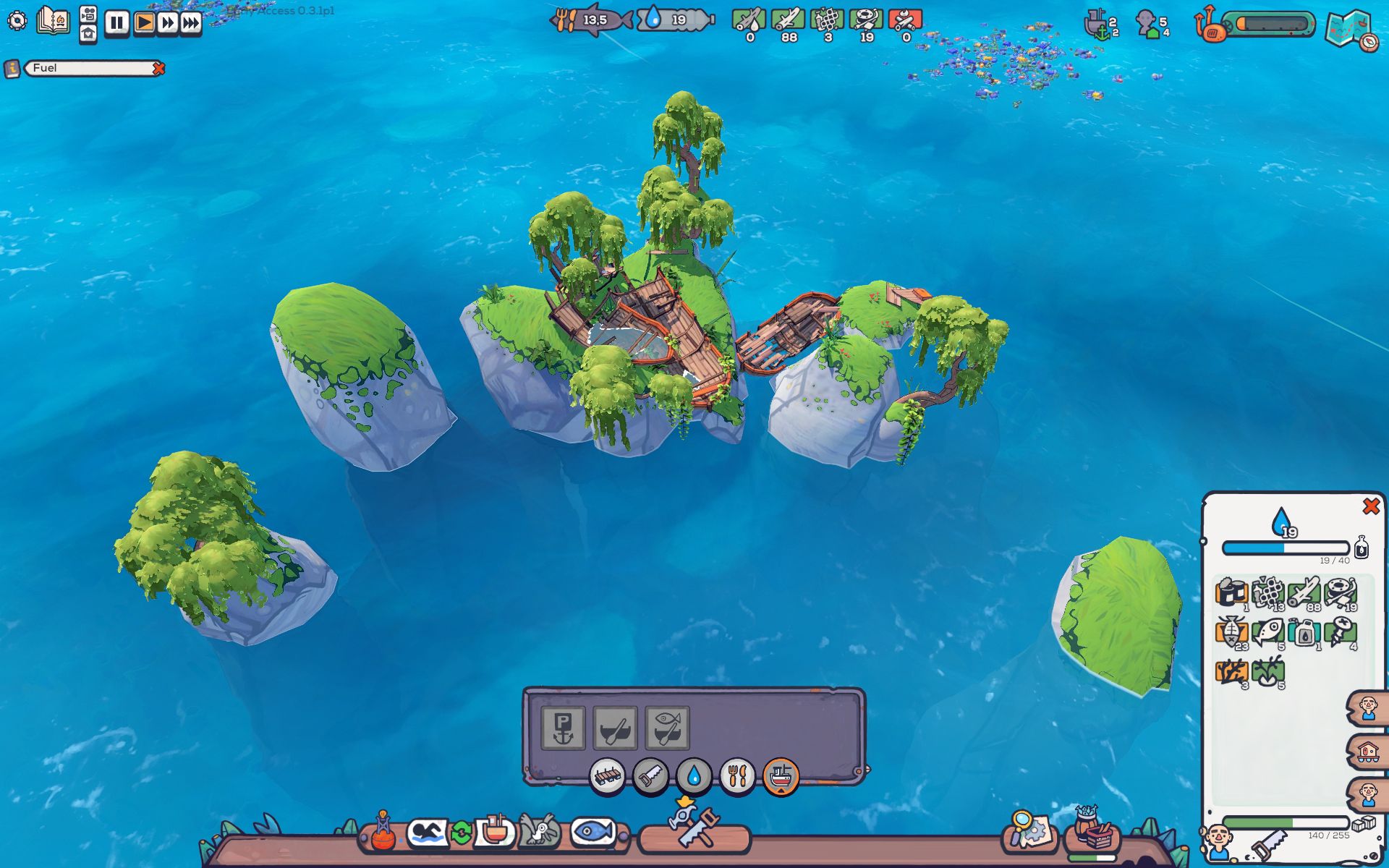Dismiss the Fuel notification

(158, 68)
